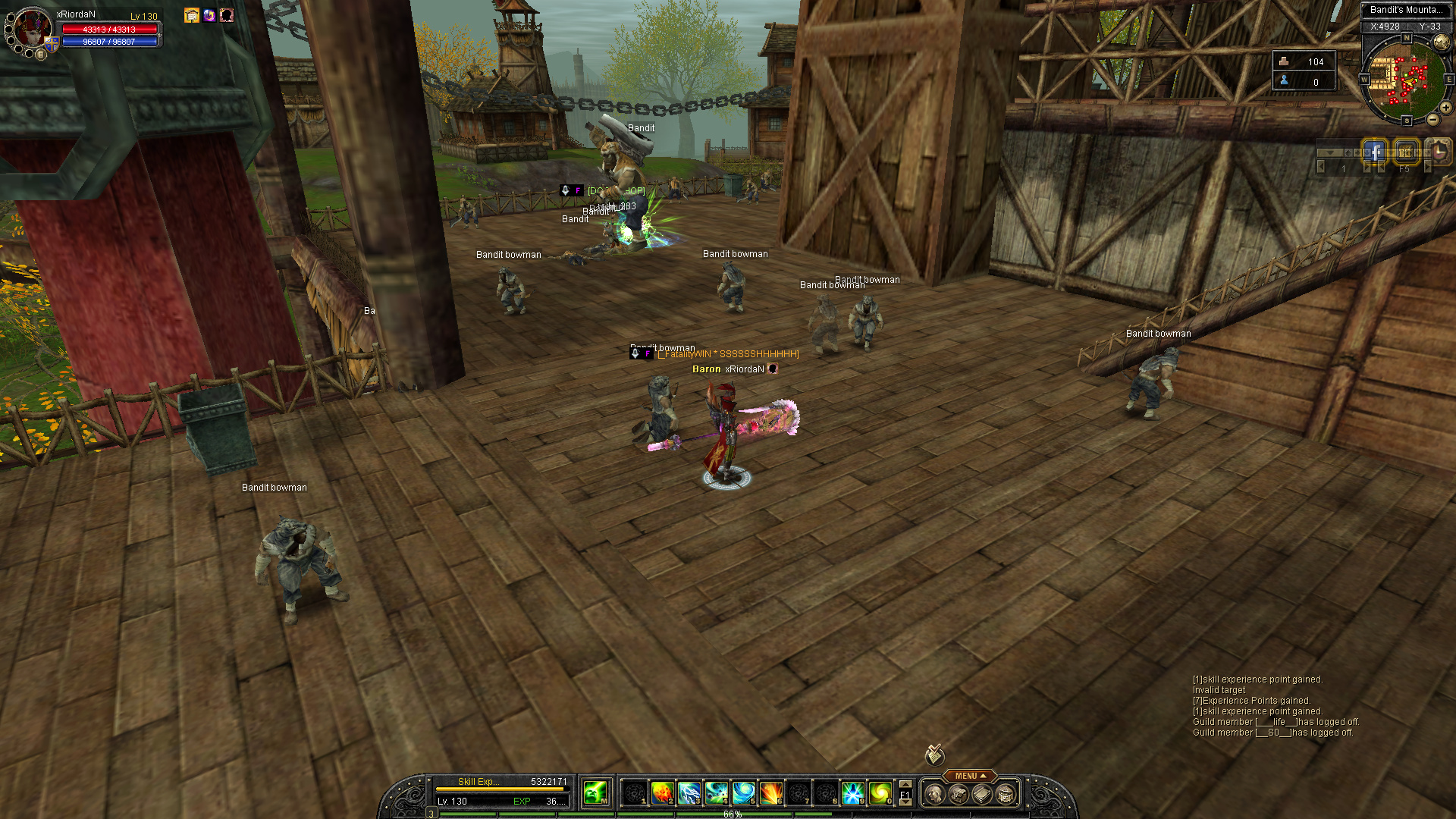Viewport: 1456px width, 819px height.
Task: Trigger the teal burst skill in slot 4
Action: [717, 793]
